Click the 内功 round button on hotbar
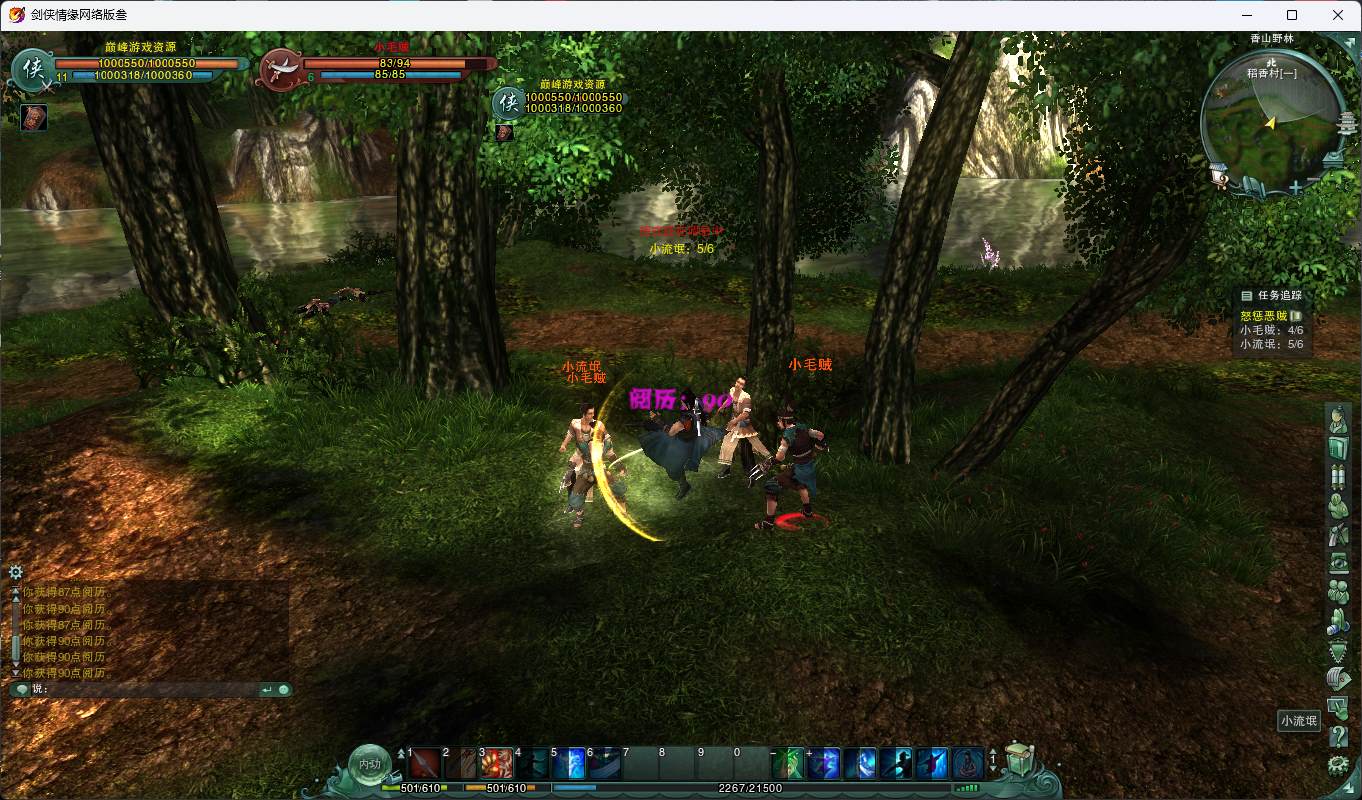 (x=370, y=765)
